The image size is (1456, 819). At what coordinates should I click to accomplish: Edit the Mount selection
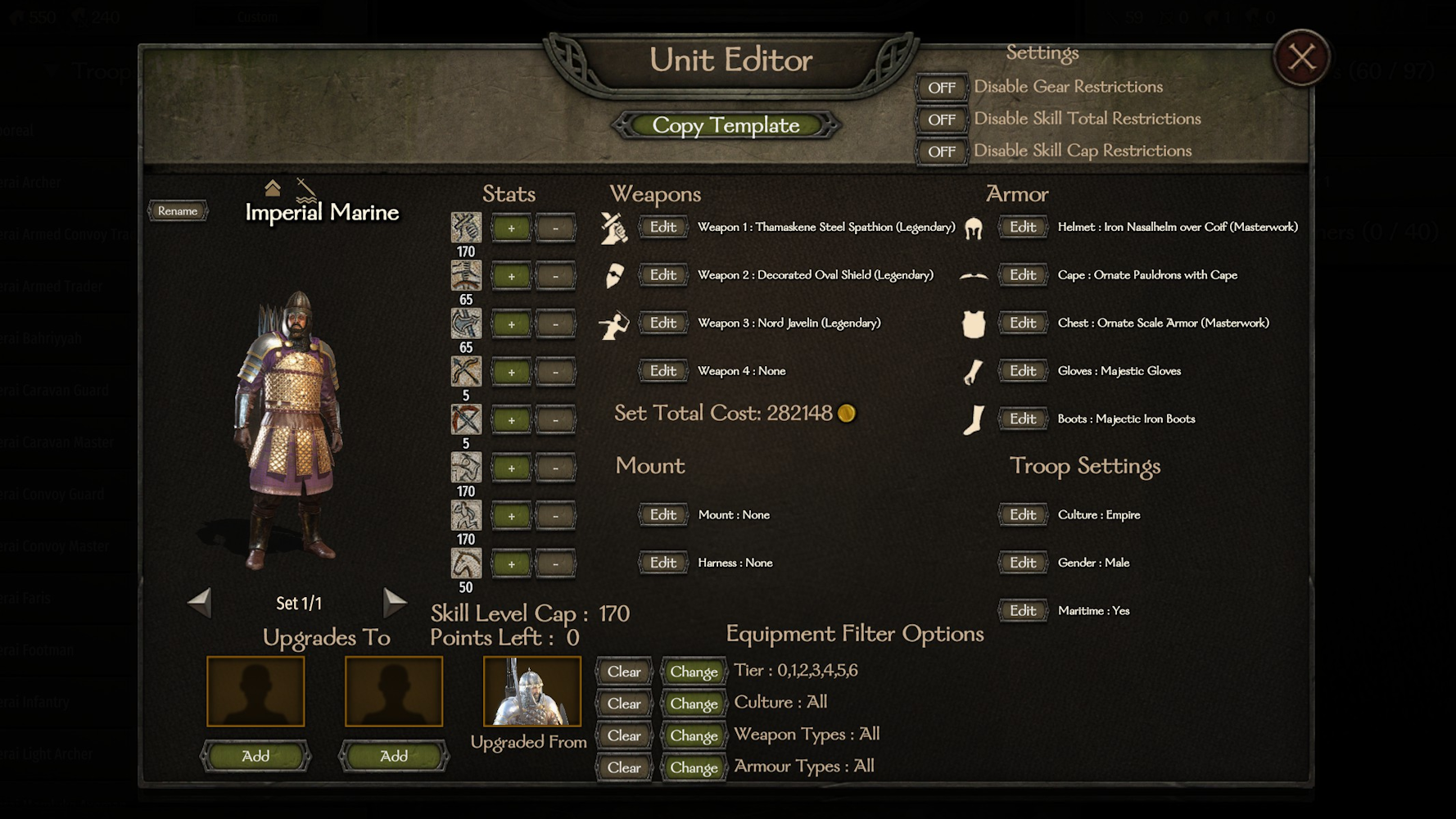(662, 515)
